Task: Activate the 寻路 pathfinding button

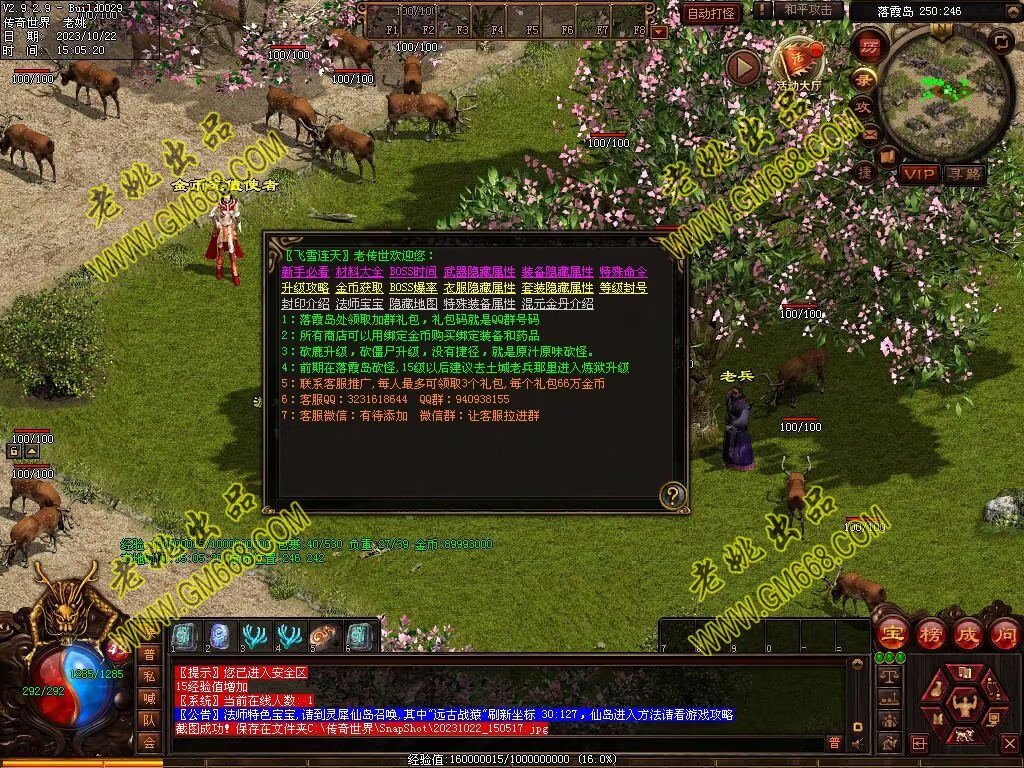Action: 964,174
